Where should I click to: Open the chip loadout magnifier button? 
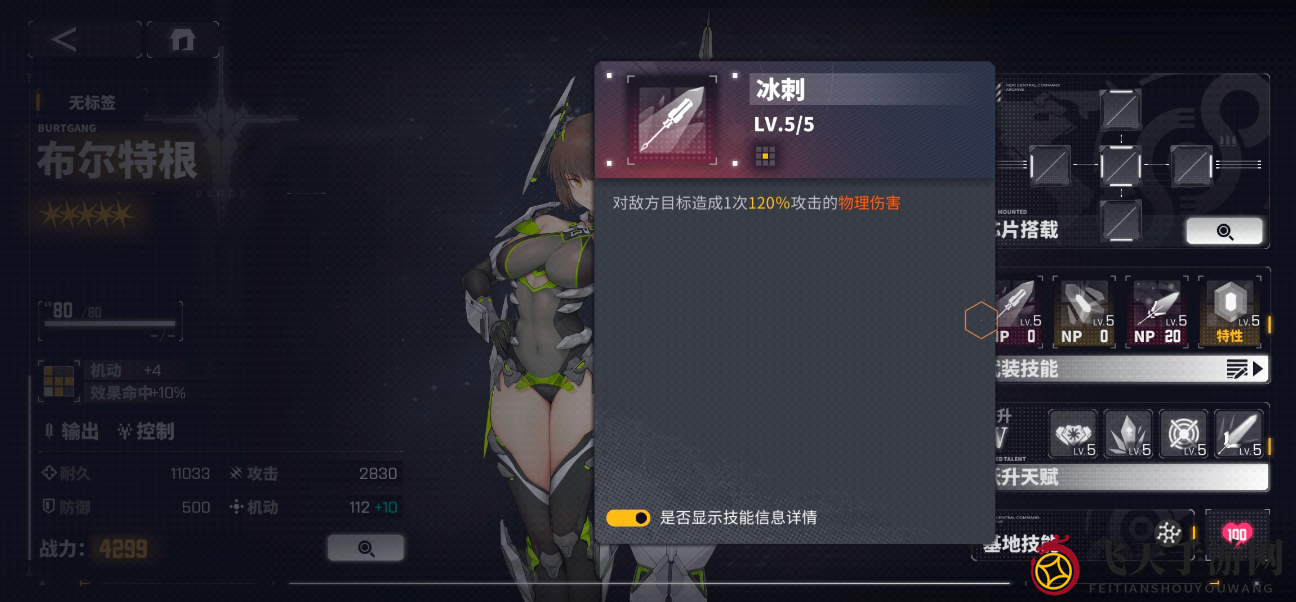point(1224,232)
